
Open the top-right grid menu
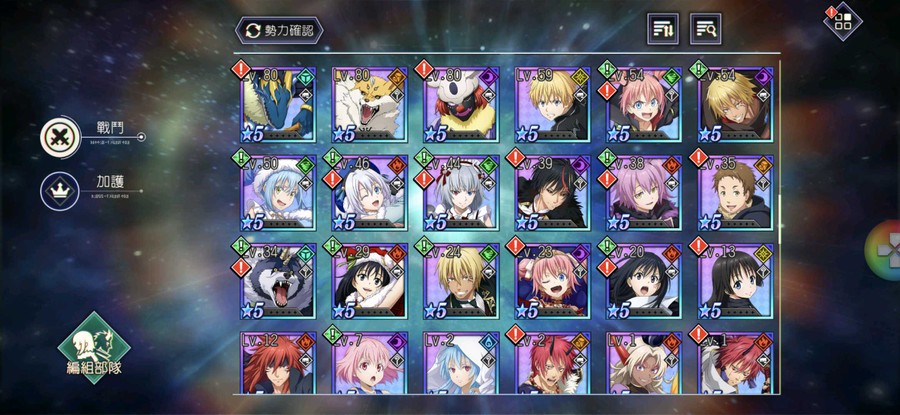tap(843, 23)
